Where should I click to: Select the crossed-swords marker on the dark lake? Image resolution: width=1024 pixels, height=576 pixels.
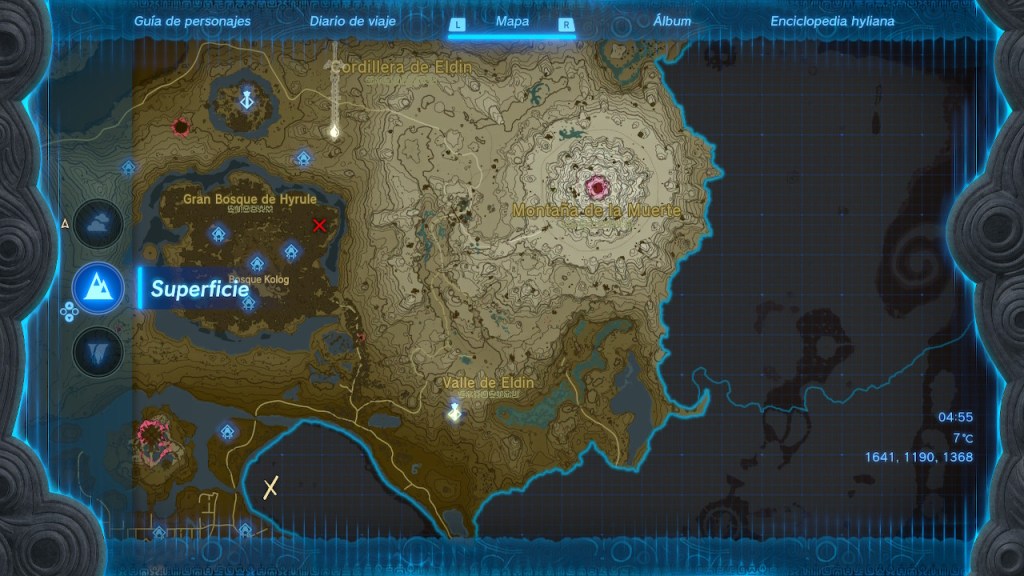[270, 487]
